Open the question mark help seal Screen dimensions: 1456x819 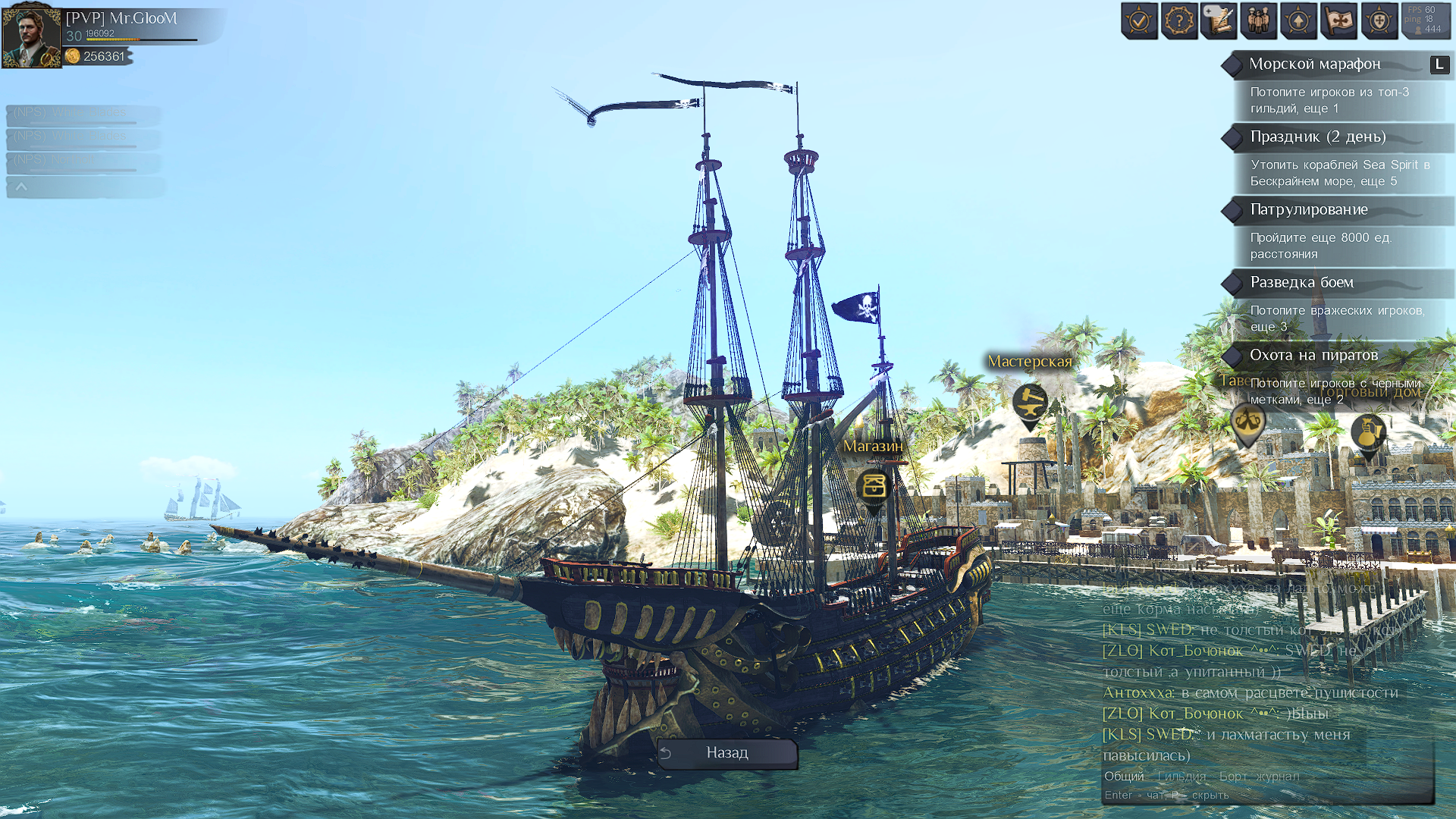pyautogui.click(x=1179, y=20)
